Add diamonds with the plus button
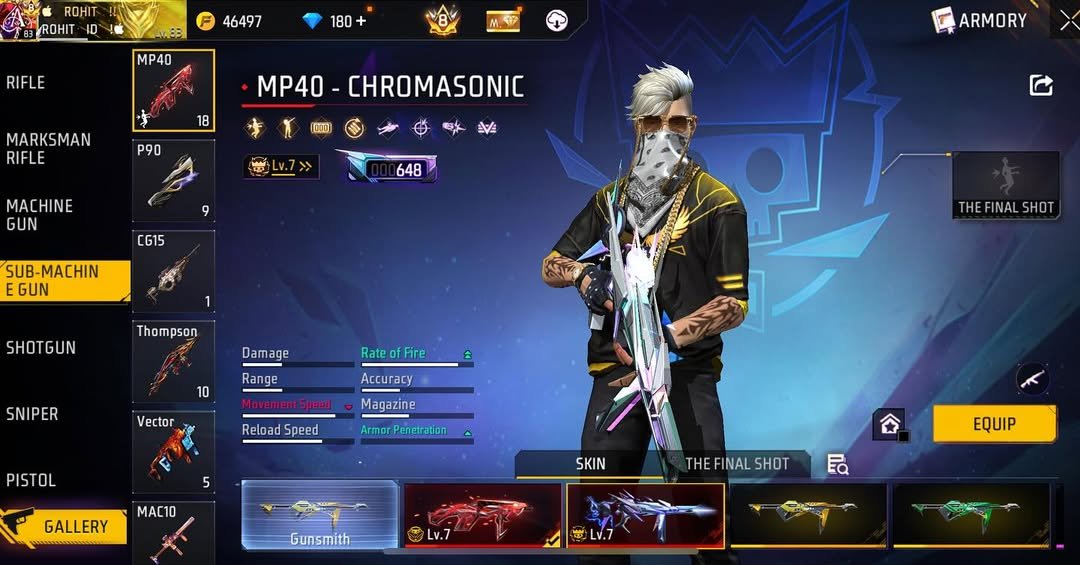 (361, 21)
